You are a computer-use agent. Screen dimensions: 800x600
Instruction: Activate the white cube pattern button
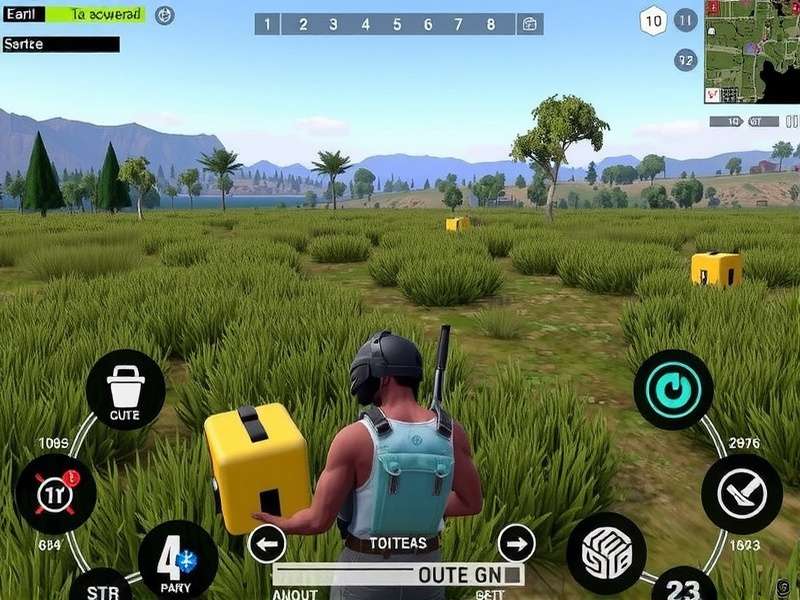(606, 553)
